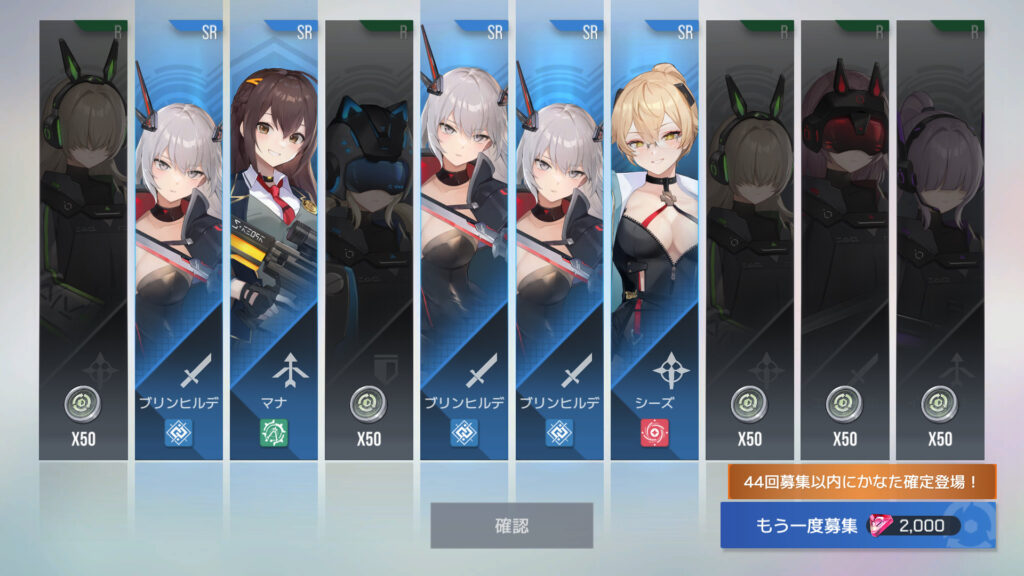The image size is (1024, 576).
Task: Choose the purple-ponytail R character card
Action: [x=939, y=240]
